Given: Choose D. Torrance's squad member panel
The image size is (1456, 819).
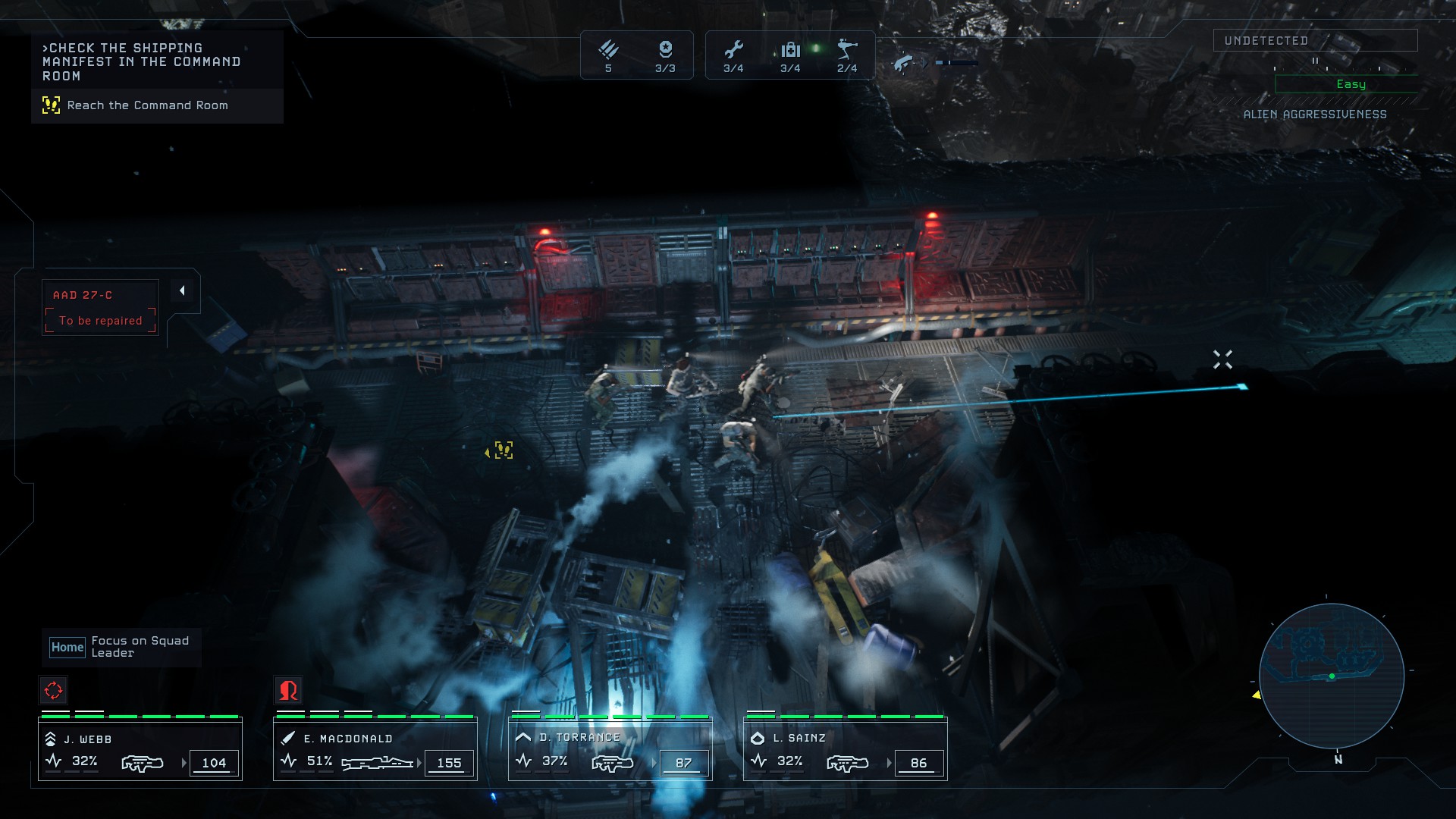Looking at the screenshot, I should pos(610,750).
